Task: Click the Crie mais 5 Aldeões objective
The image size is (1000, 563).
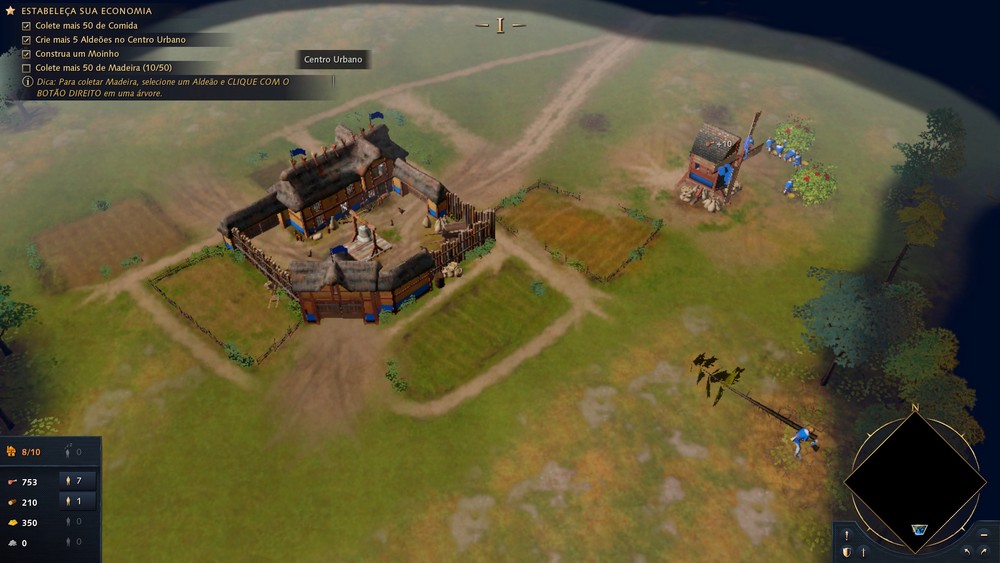Action: (x=110, y=39)
